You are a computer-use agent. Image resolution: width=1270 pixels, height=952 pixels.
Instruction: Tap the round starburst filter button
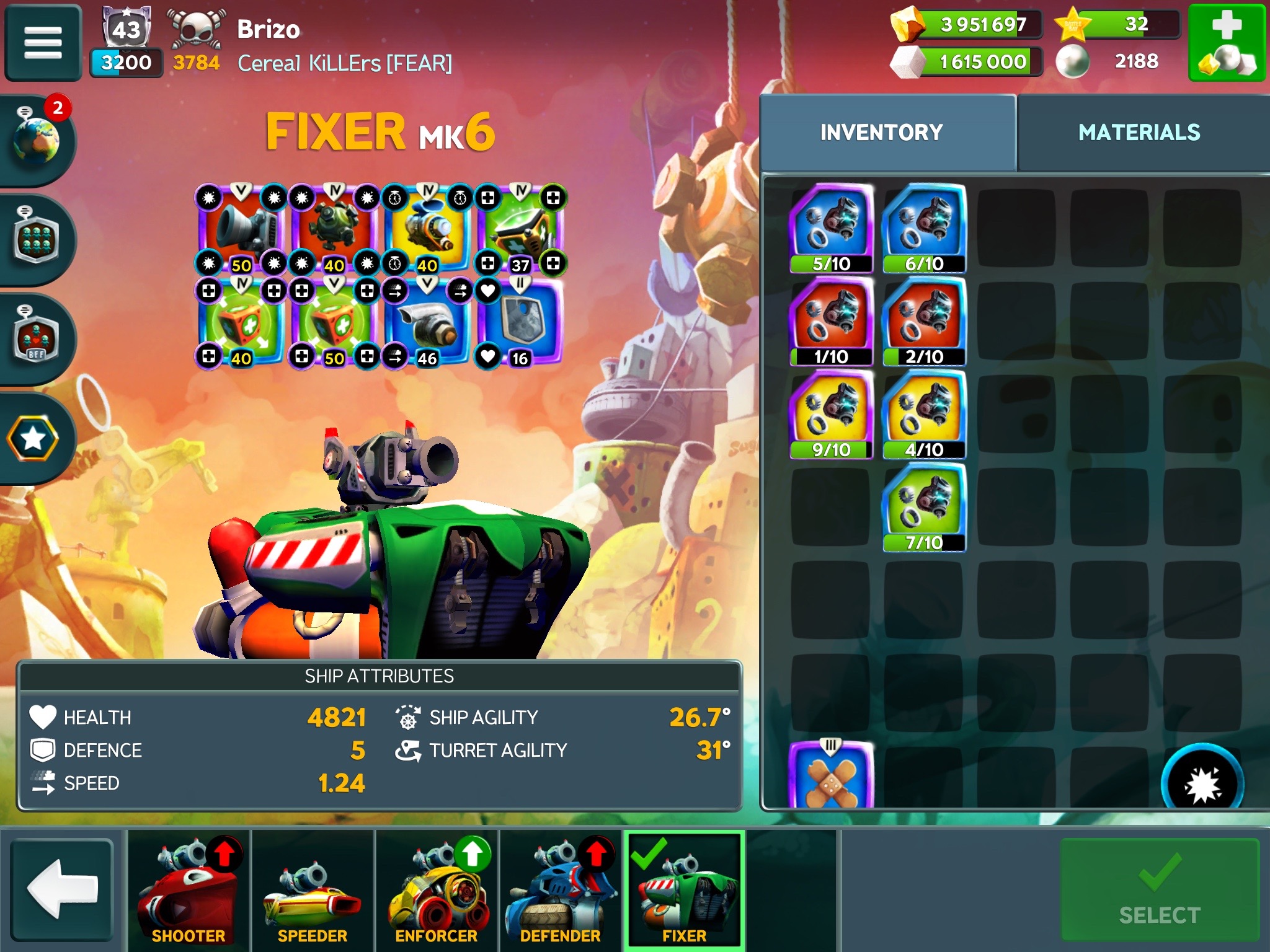click(x=1201, y=782)
